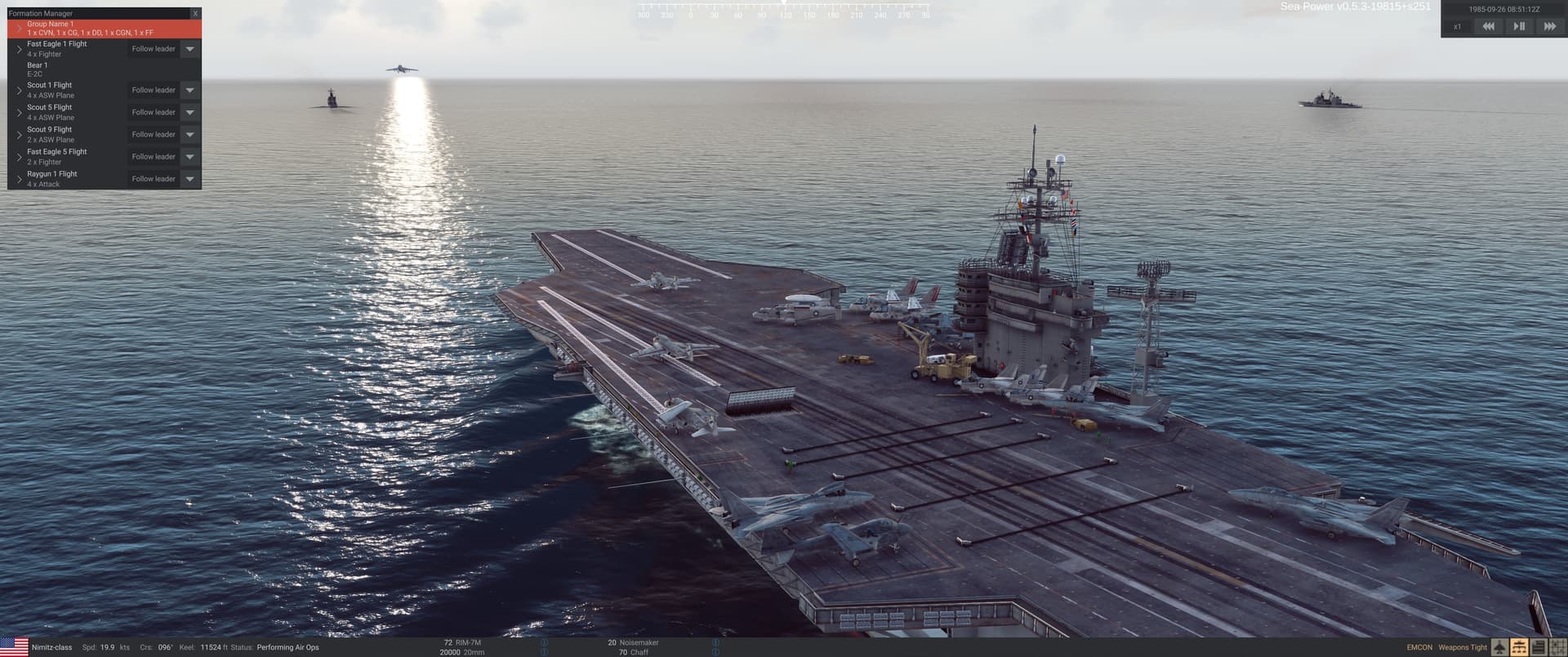The height and width of the screenshot is (657, 1568).
Task: Toggle play/pause of the simulation
Action: [x=1519, y=27]
